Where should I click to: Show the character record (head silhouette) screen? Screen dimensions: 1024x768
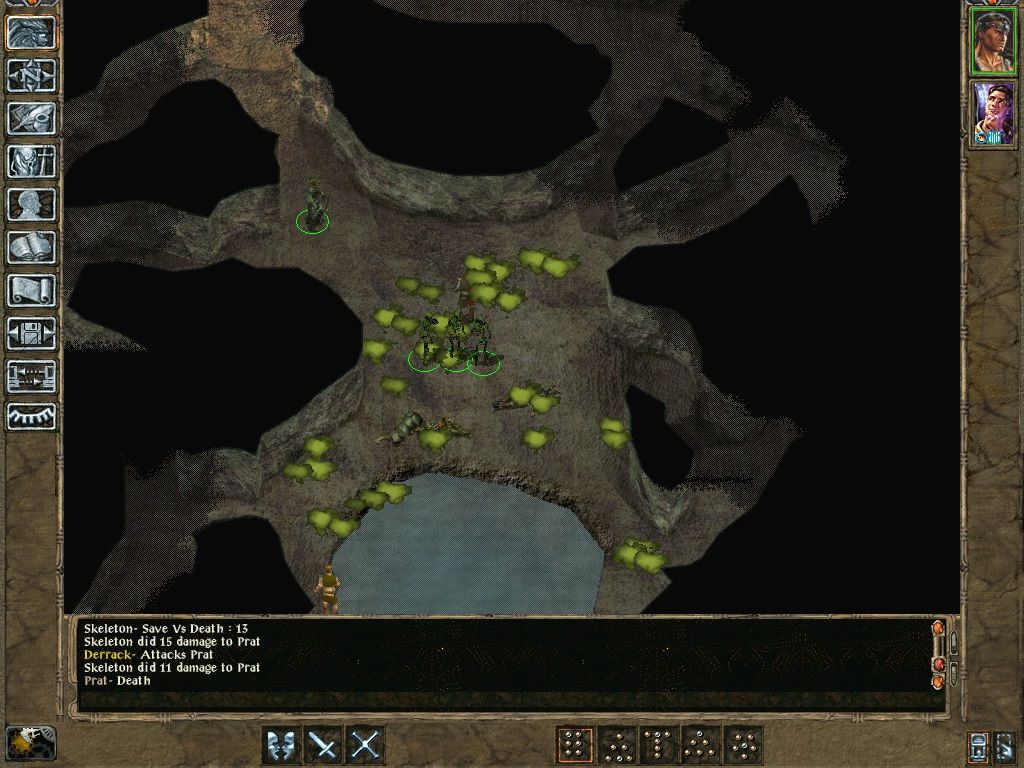[32, 204]
